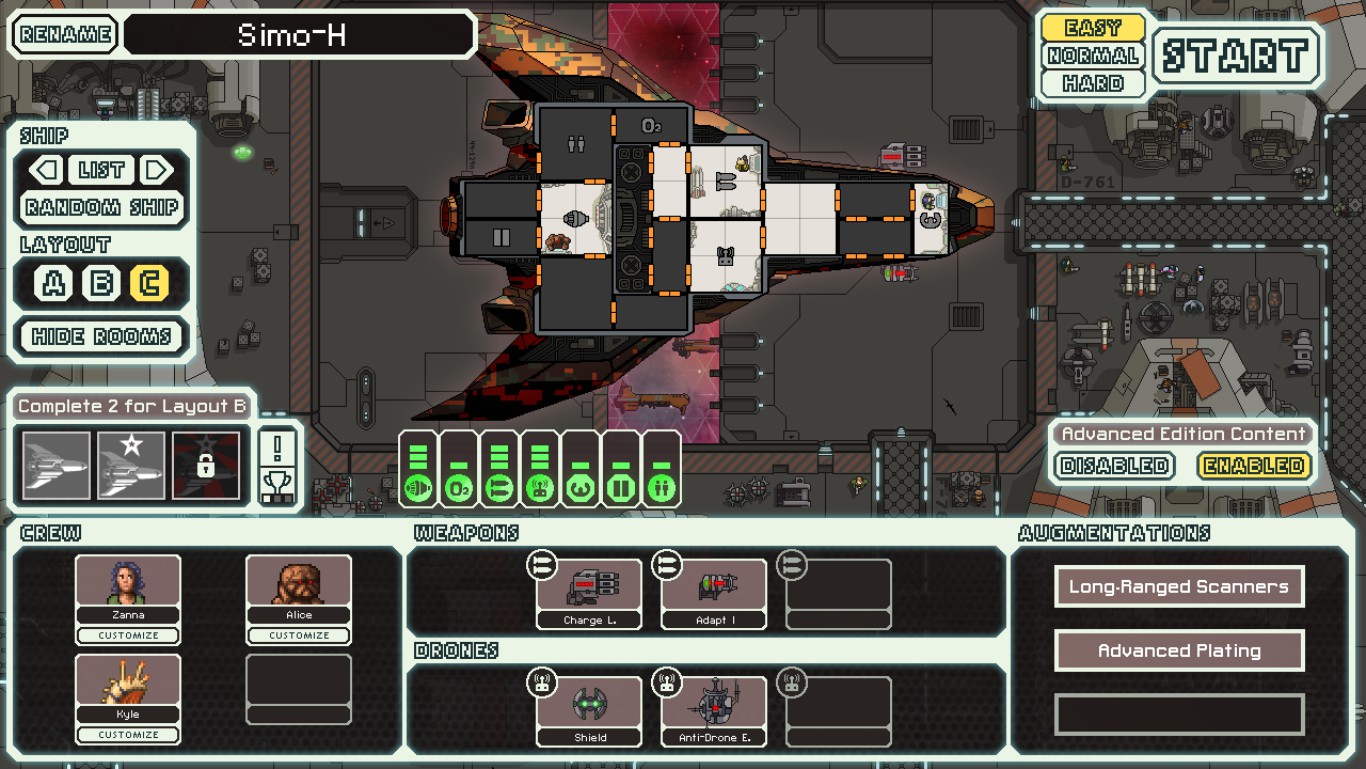Image resolution: width=1366 pixels, height=769 pixels.
Task: Switch to Layout B
Action: point(101,284)
